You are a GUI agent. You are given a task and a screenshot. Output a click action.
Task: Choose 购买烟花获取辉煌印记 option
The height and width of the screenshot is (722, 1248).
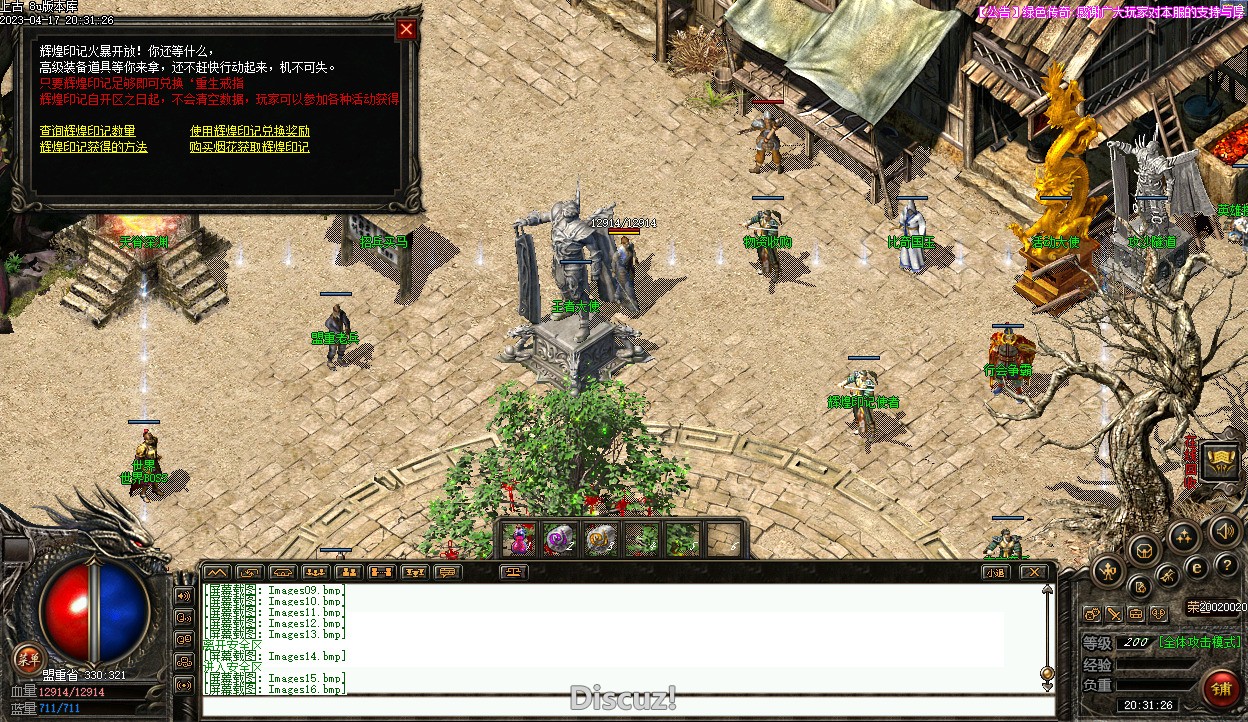point(250,147)
